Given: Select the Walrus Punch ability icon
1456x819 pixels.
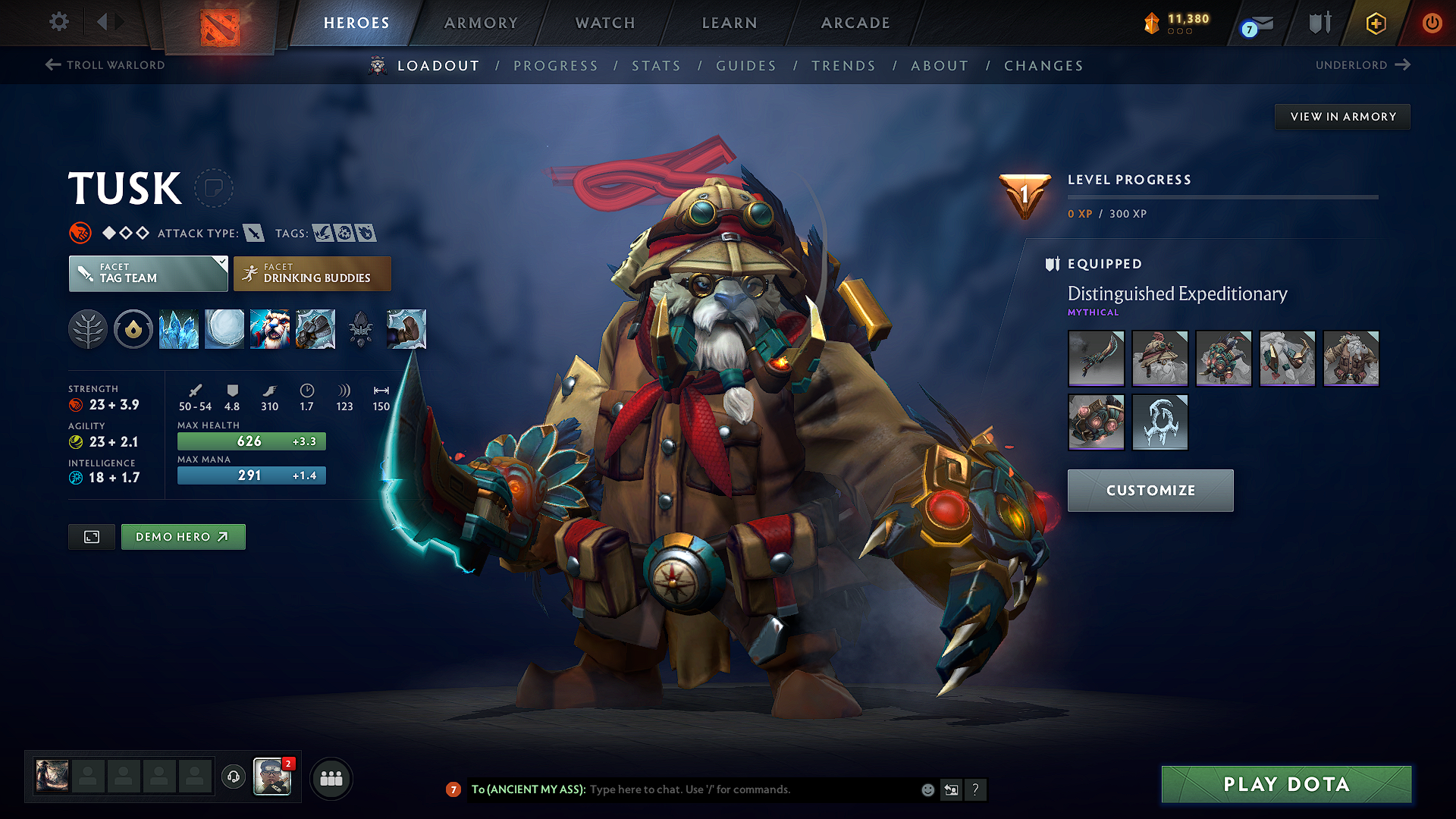Looking at the screenshot, I should click(x=407, y=329).
